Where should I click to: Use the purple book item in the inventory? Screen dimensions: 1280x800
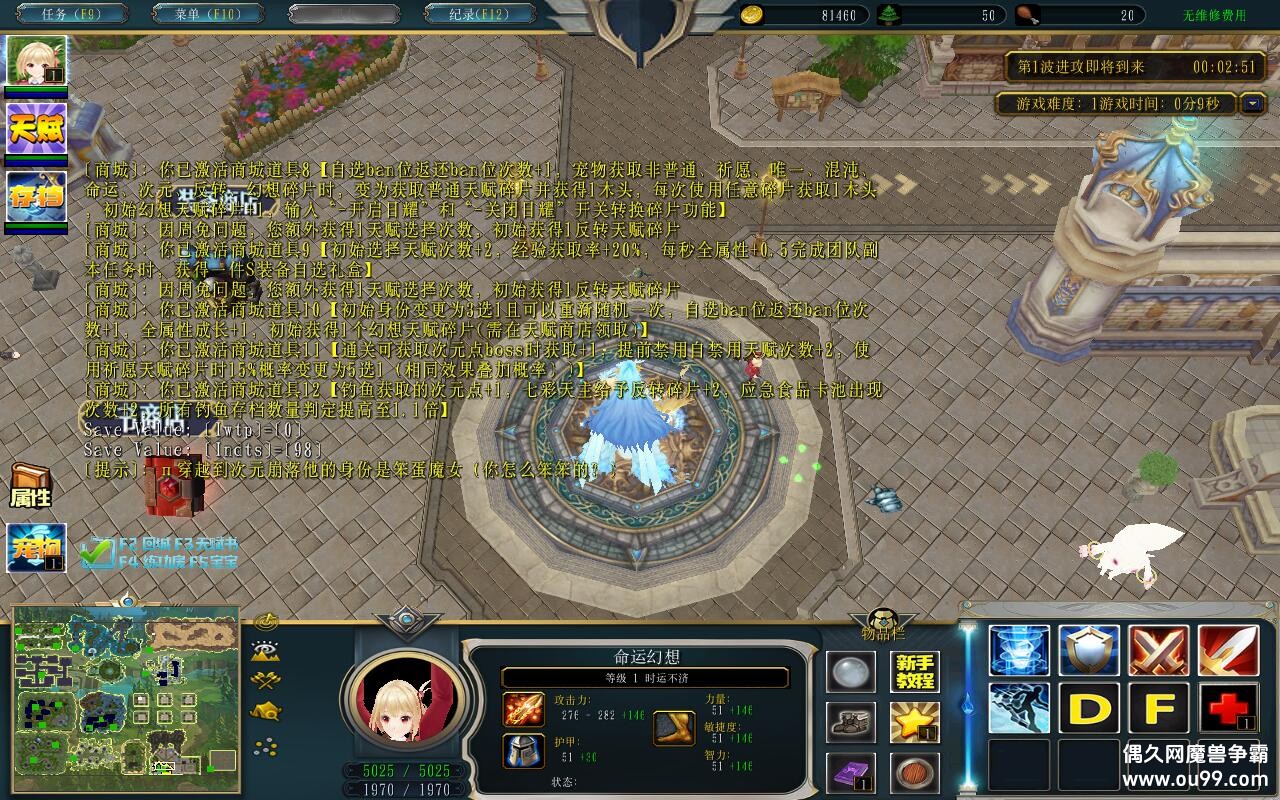pyautogui.click(x=850, y=775)
